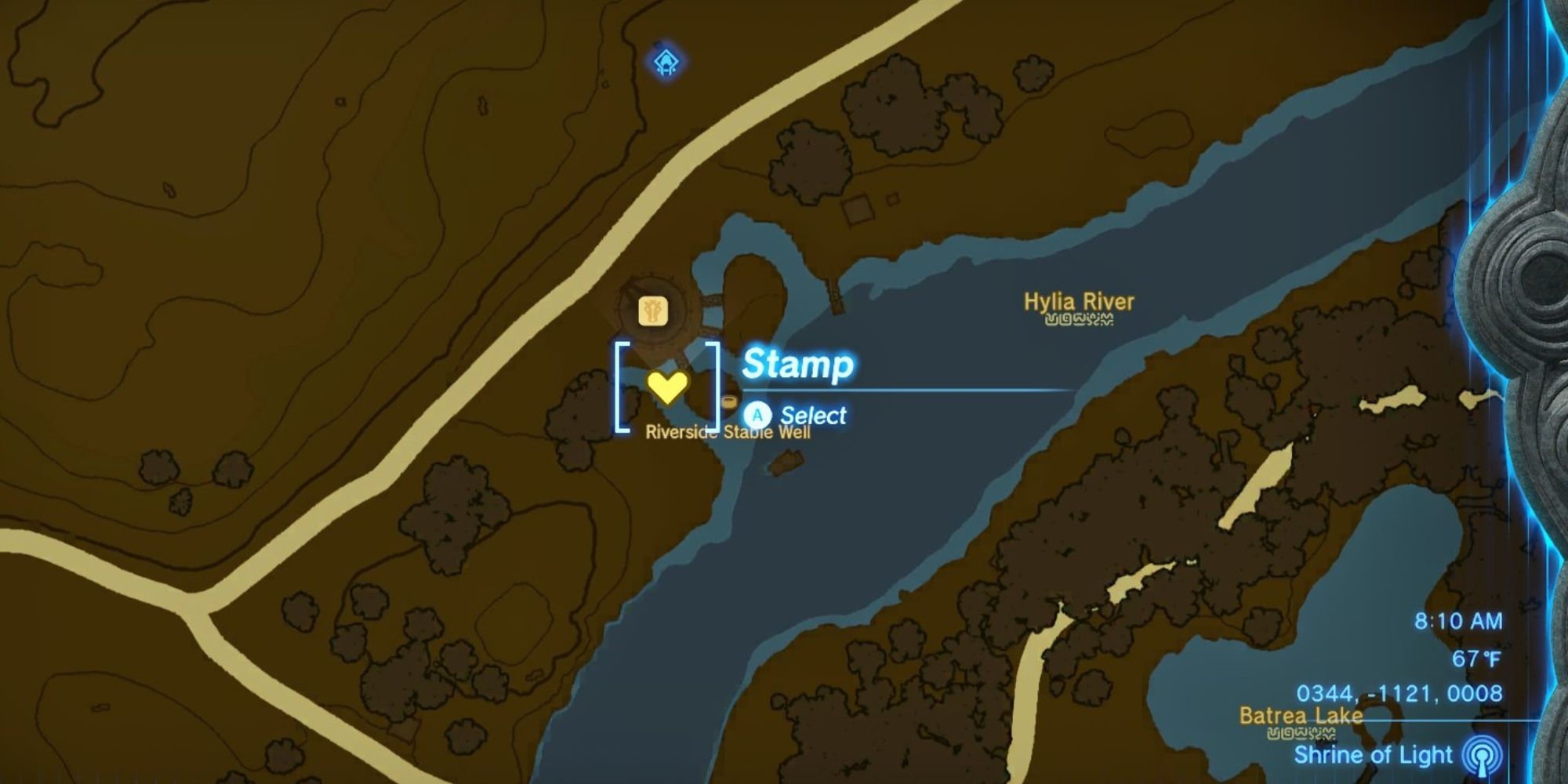
Task: Select the Riverside Stable Well text label
Action: pos(728,431)
